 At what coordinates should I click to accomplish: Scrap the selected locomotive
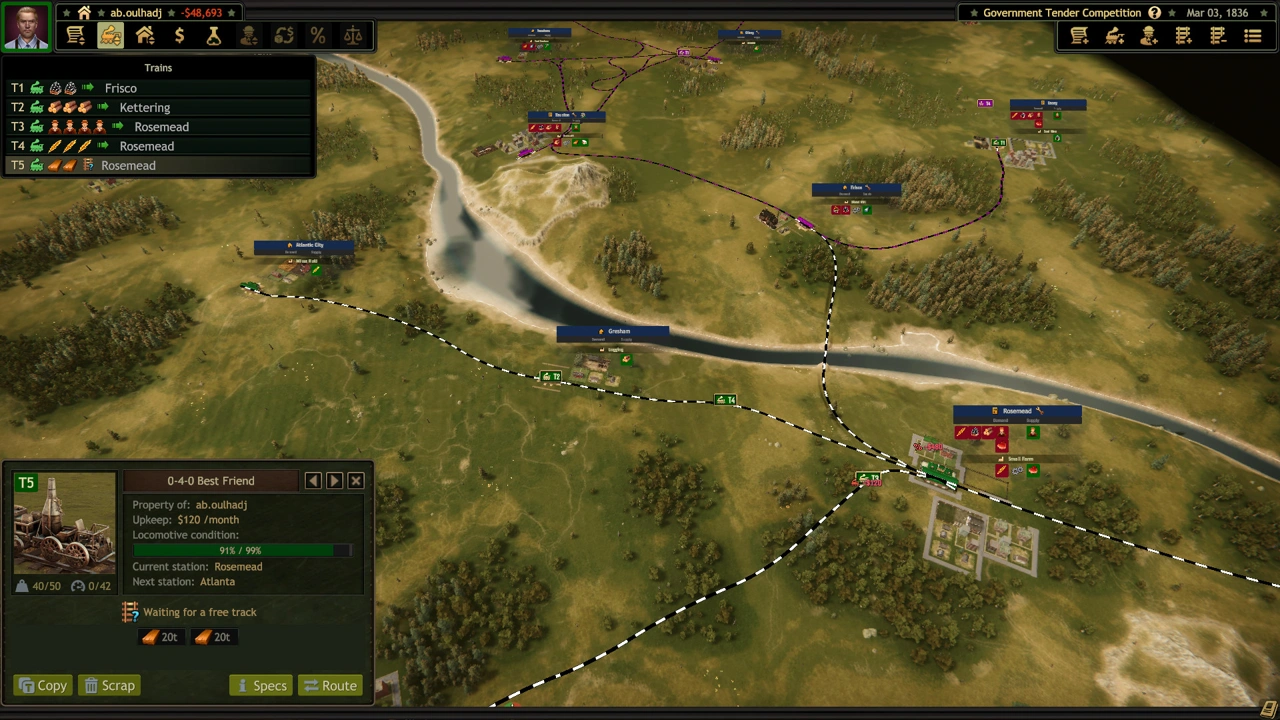(x=109, y=685)
